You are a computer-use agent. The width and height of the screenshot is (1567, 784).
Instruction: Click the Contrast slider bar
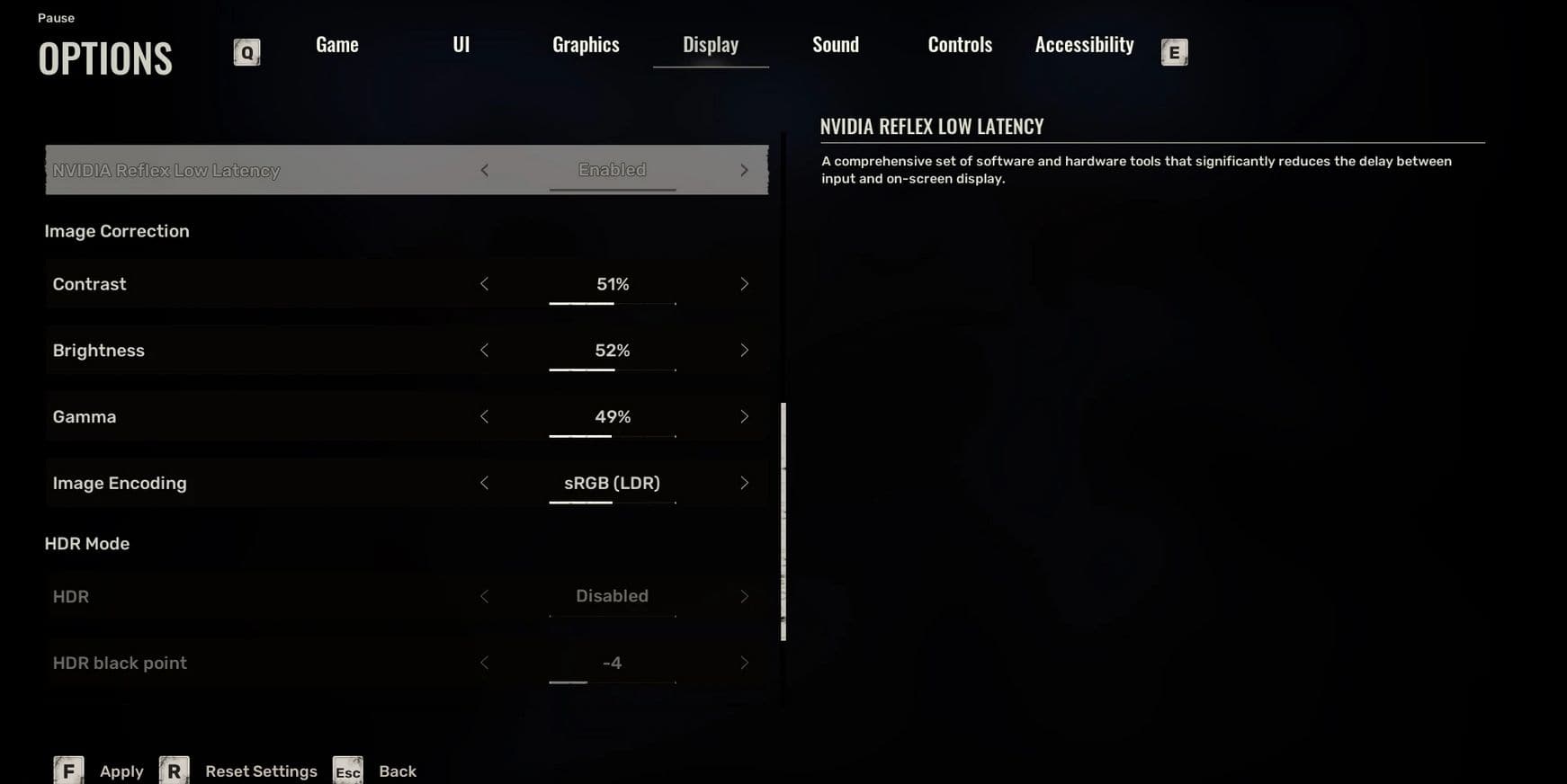point(612,304)
